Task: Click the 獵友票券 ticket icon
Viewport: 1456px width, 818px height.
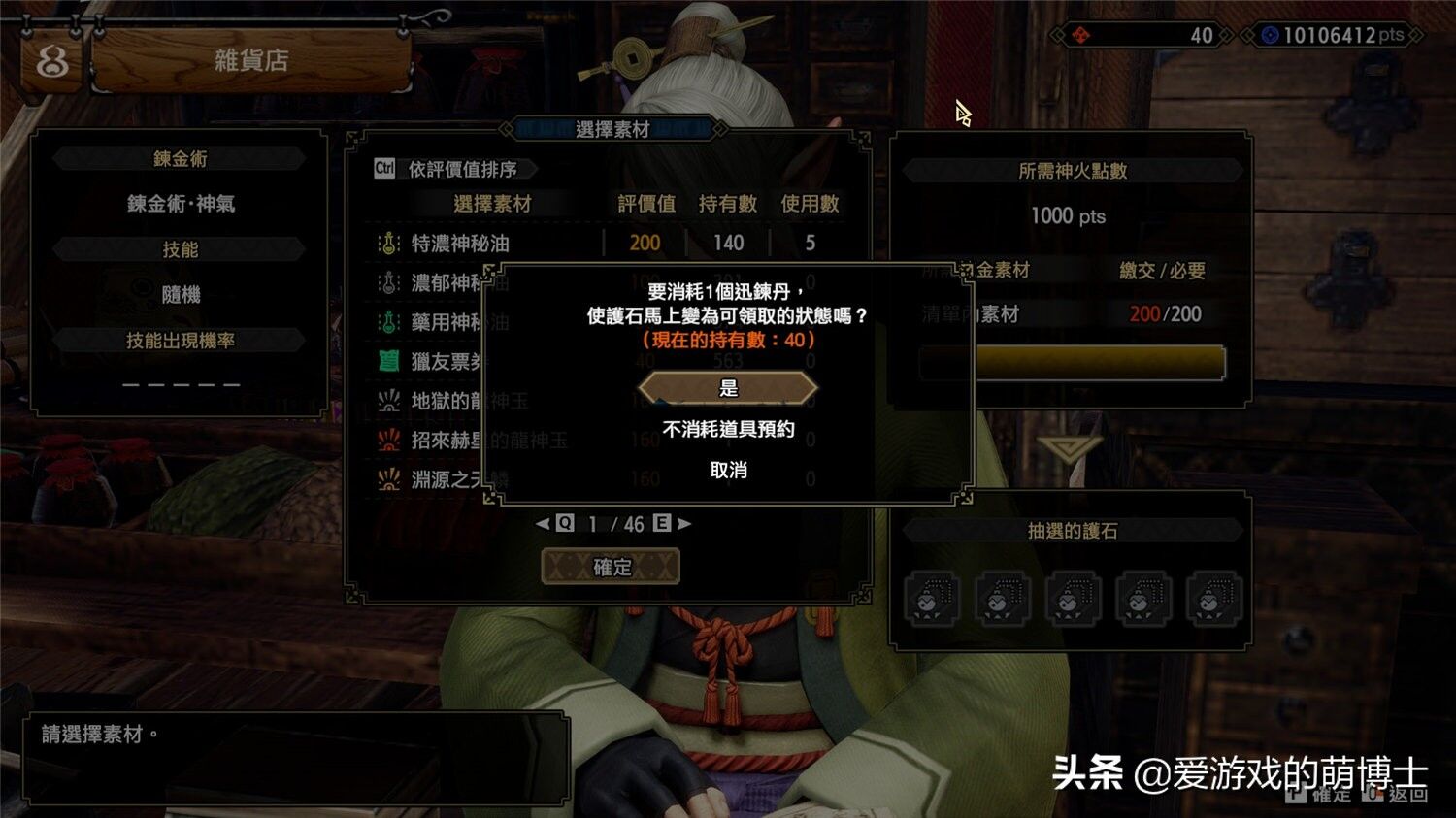Action: click(x=387, y=360)
